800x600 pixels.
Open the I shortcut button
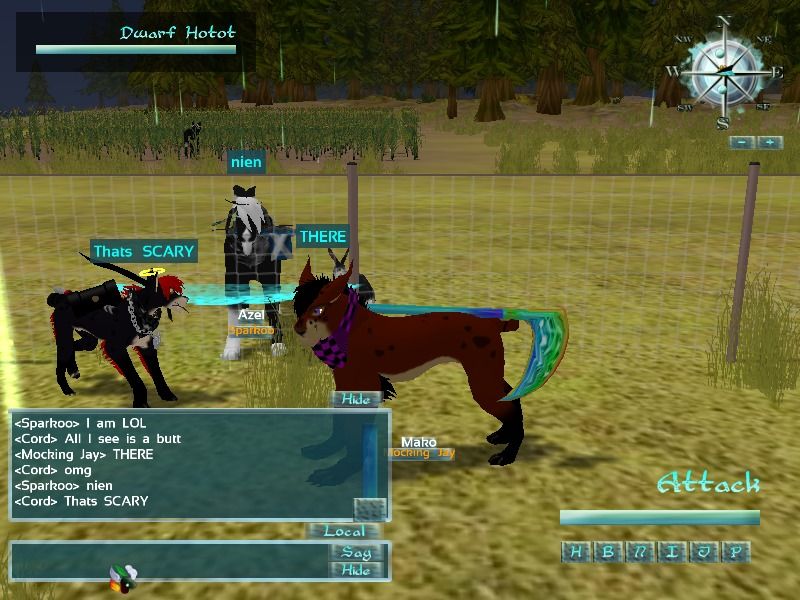point(670,552)
